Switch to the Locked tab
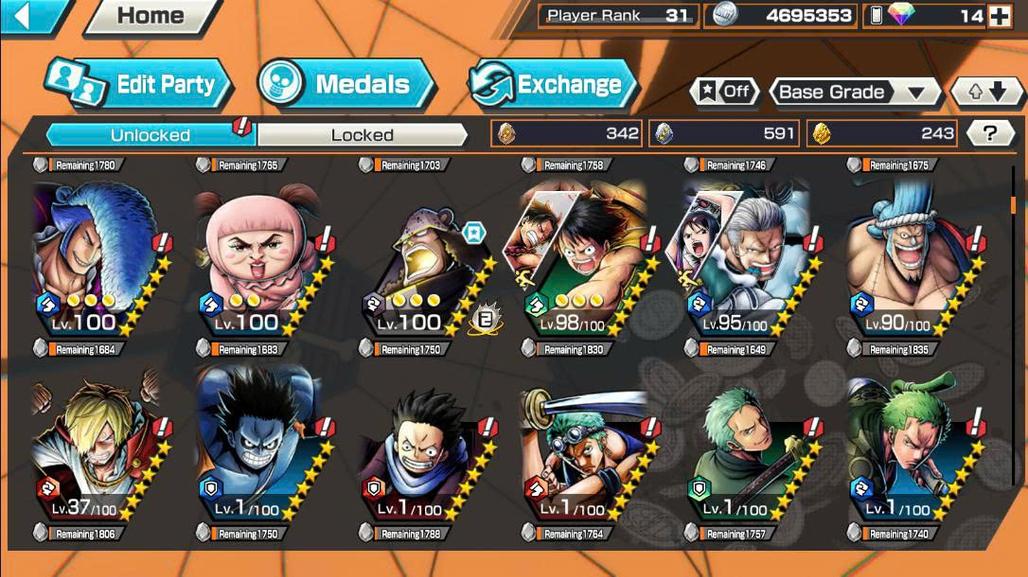Screen dimensions: 1028x577 [x=362, y=134]
